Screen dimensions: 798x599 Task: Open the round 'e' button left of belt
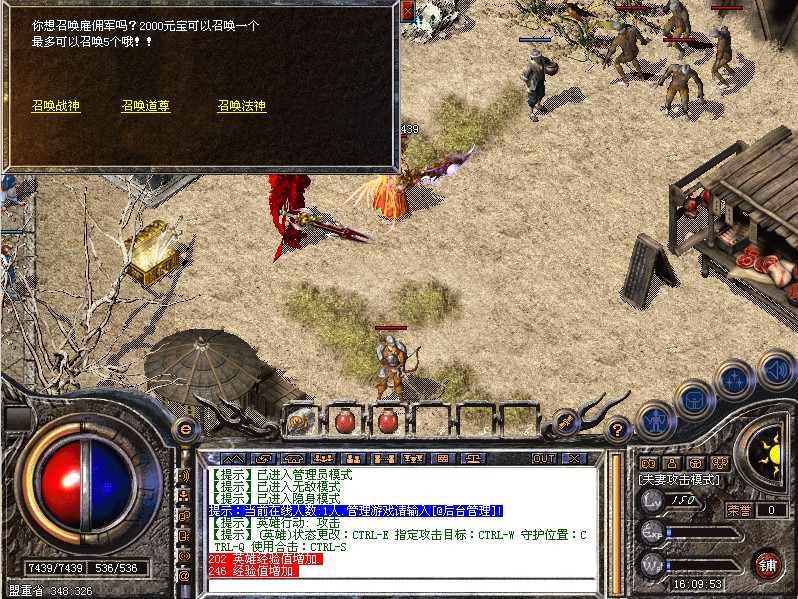184,429
